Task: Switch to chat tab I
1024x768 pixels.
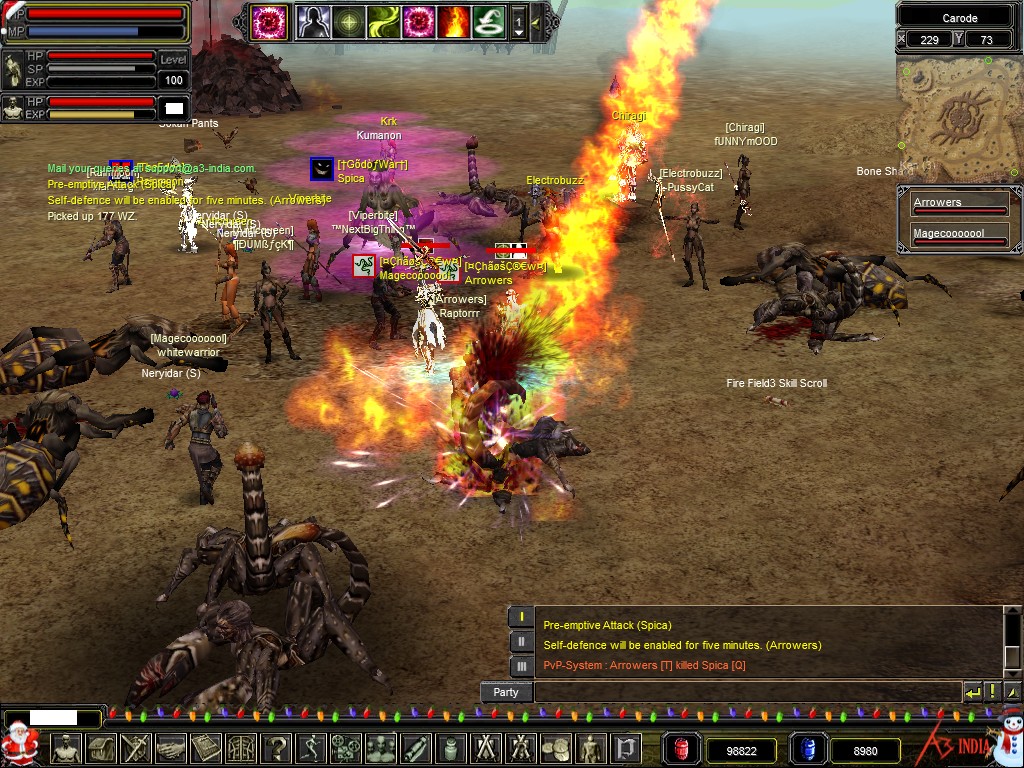Action: click(521, 617)
